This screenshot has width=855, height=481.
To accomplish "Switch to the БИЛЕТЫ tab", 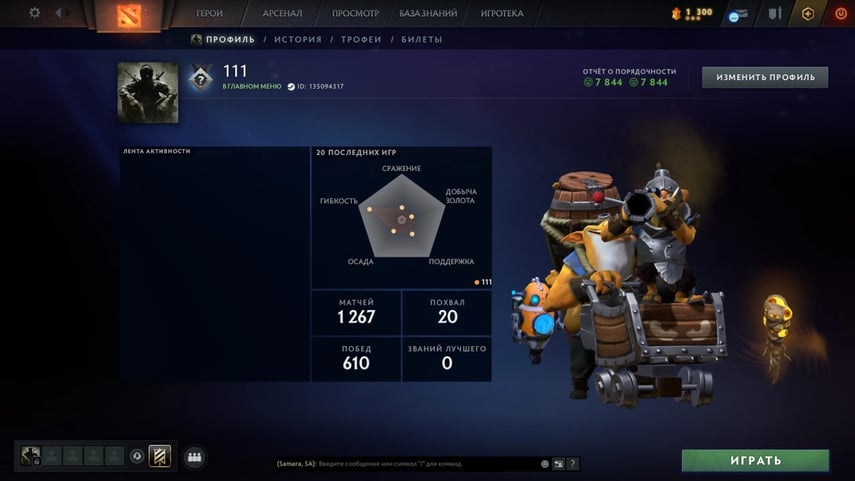I will point(421,40).
